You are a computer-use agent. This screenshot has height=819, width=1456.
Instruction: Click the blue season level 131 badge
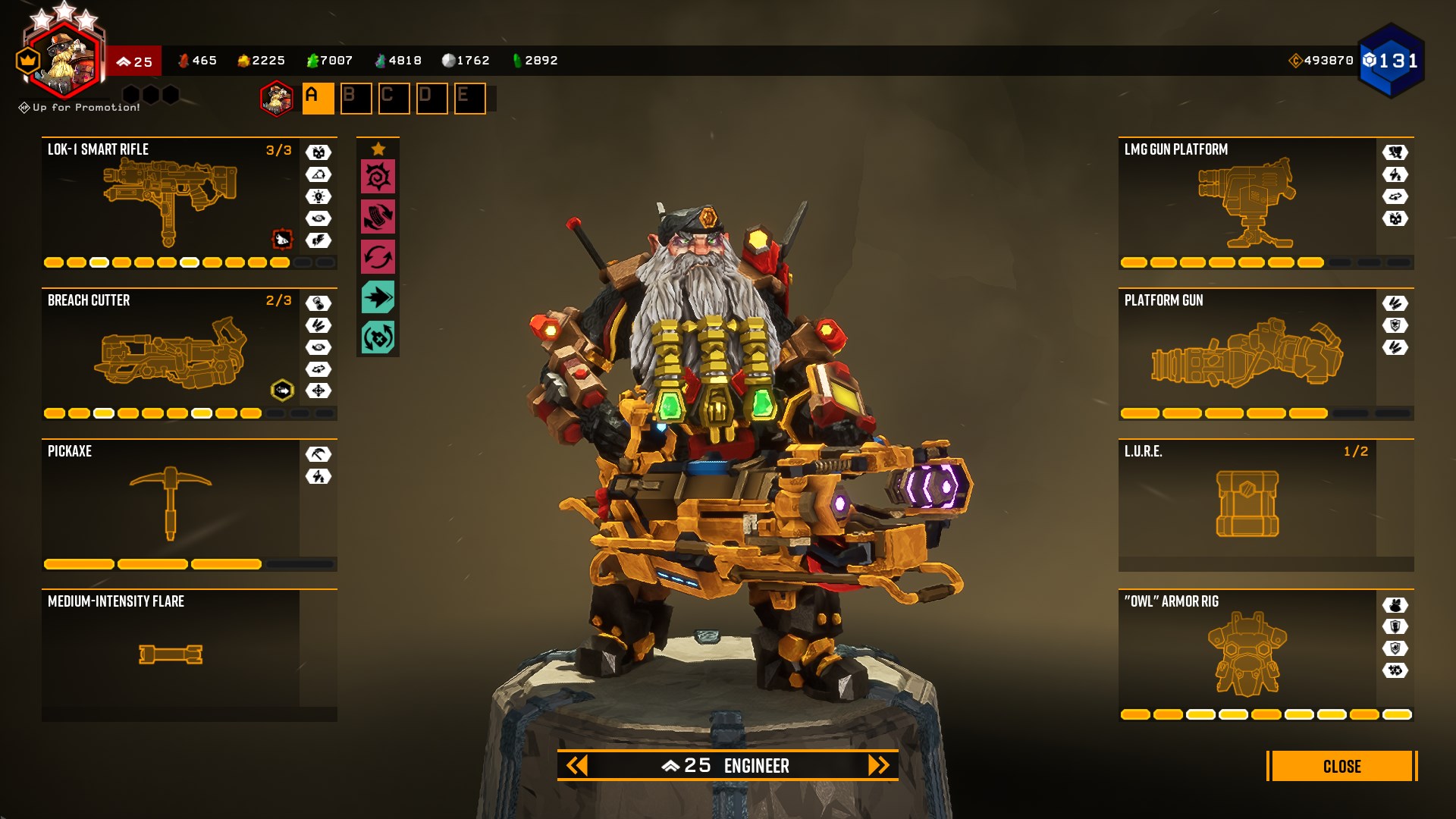[1391, 61]
